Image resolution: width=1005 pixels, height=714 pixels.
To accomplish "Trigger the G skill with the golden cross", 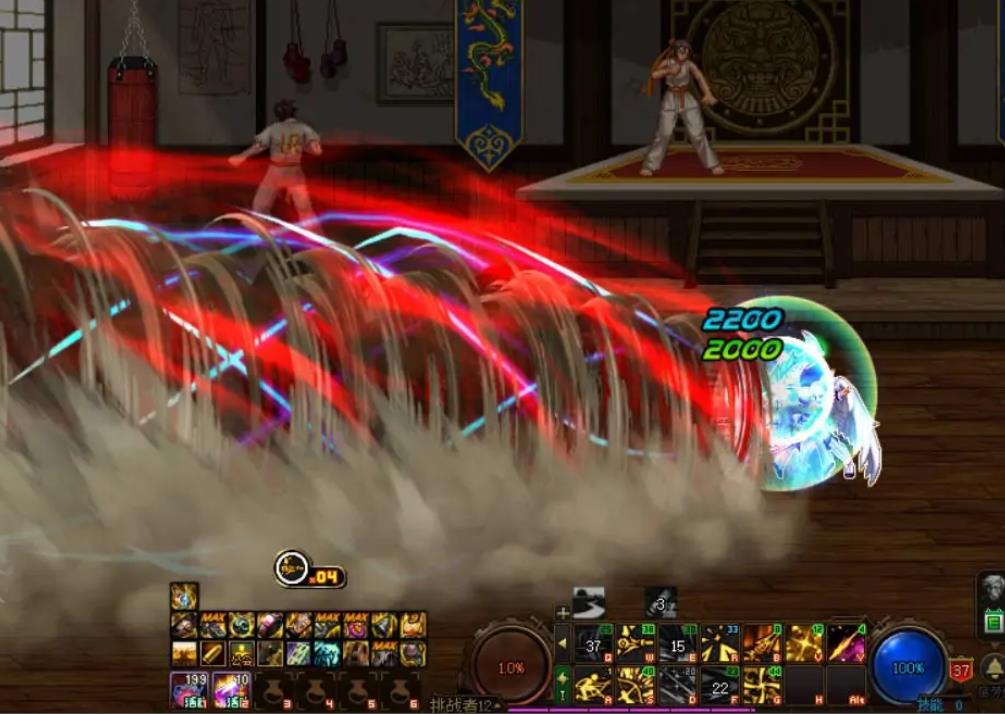I will coord(762,686).
